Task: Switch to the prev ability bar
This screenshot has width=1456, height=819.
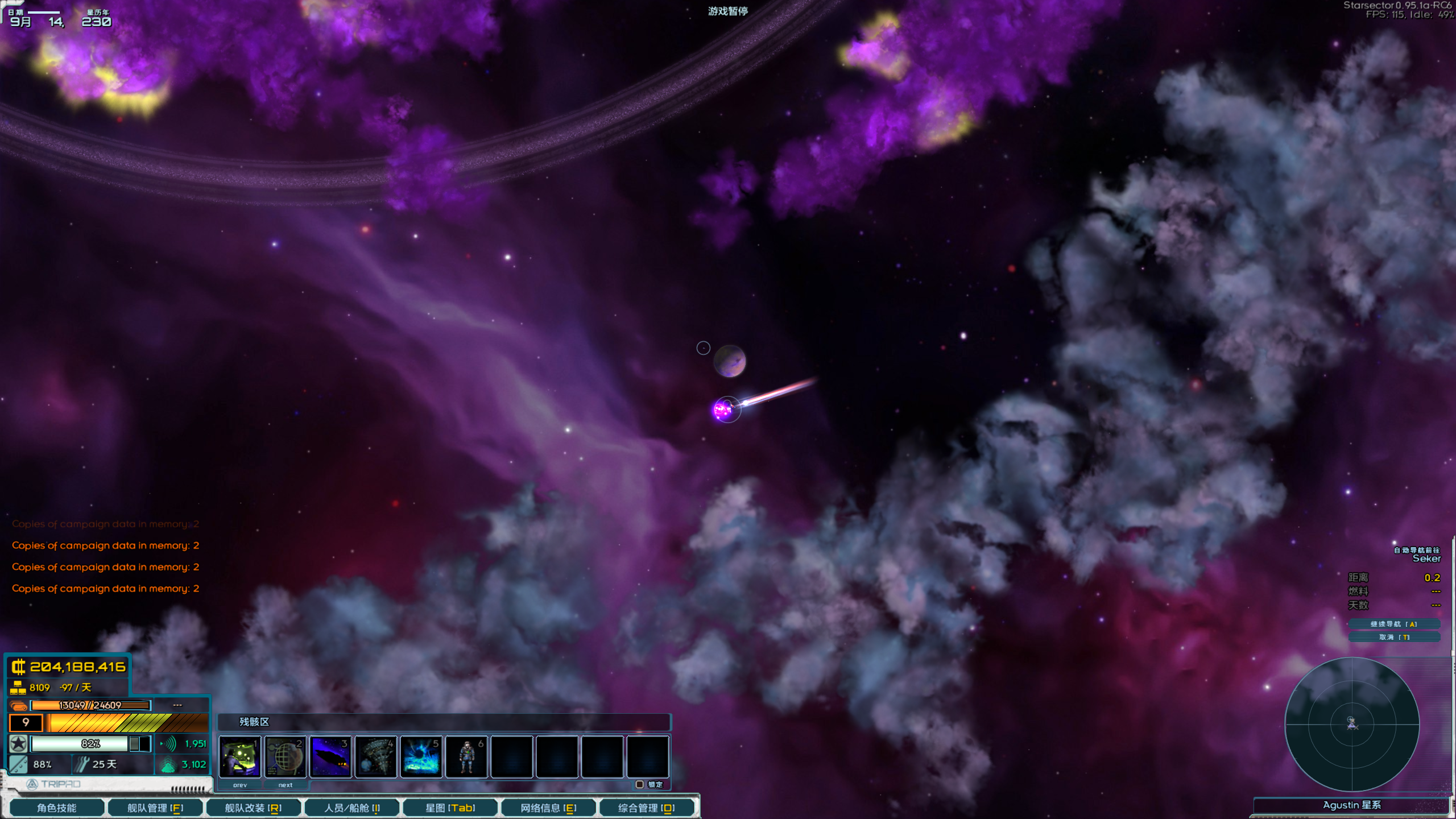Action: [240, 785]
